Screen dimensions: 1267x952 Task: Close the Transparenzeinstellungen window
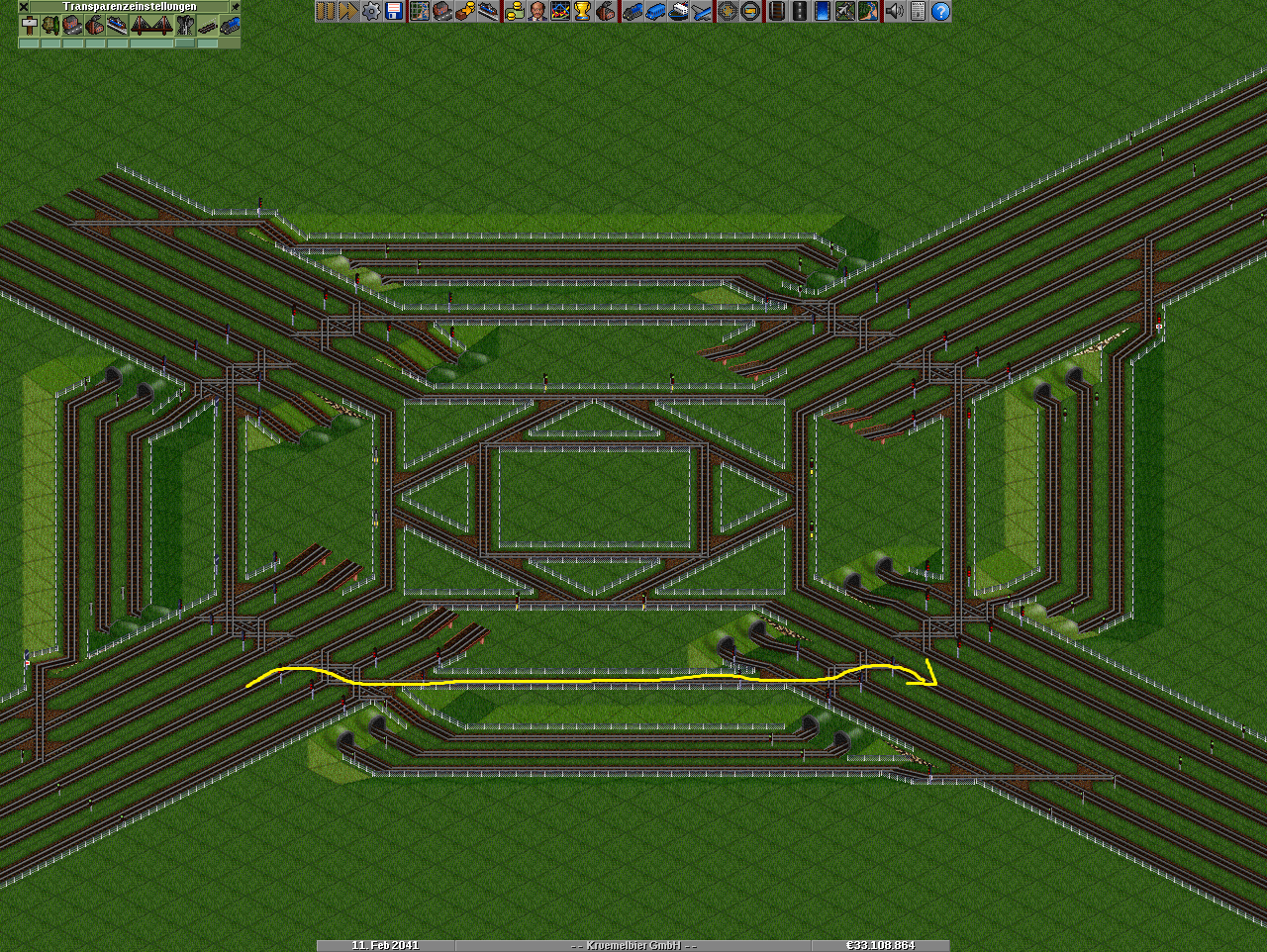tap(24, 6)
